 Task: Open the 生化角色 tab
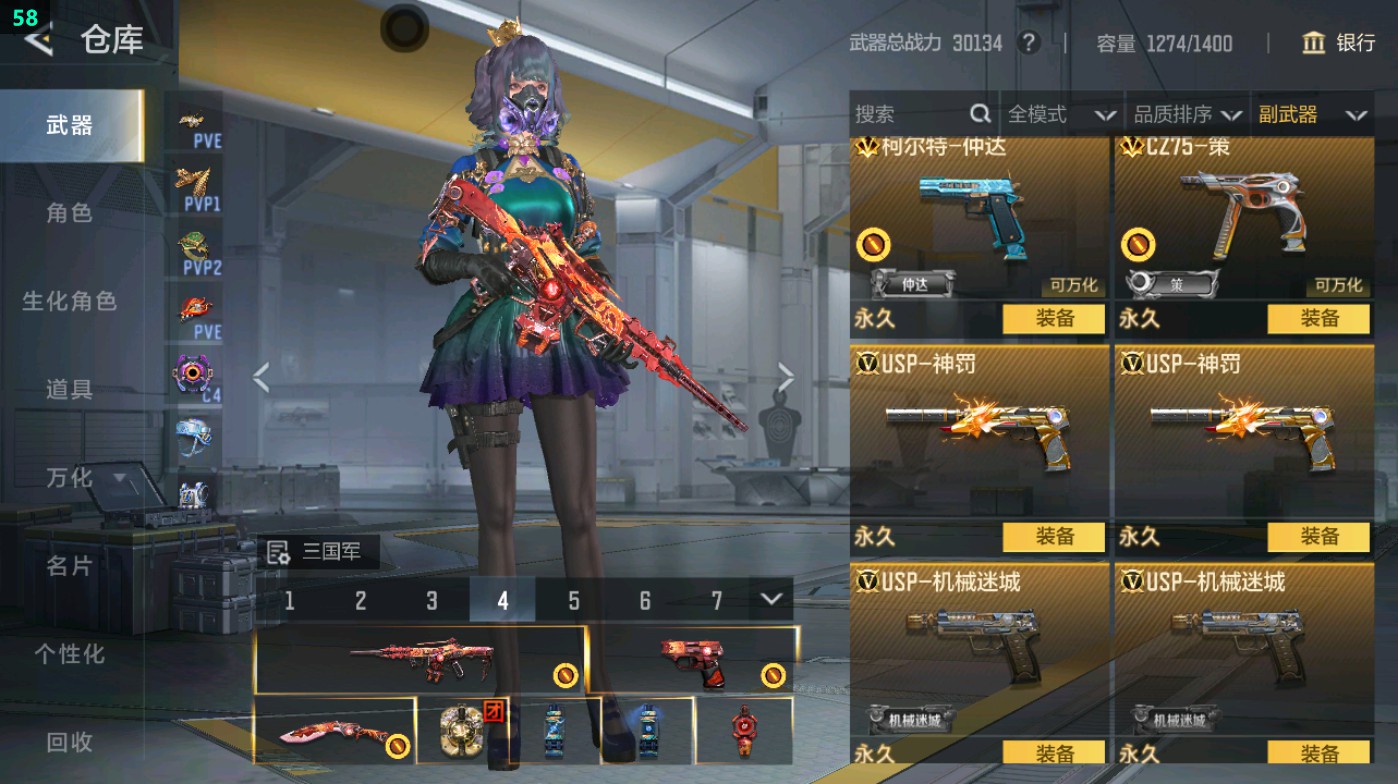tap(69, 301)
